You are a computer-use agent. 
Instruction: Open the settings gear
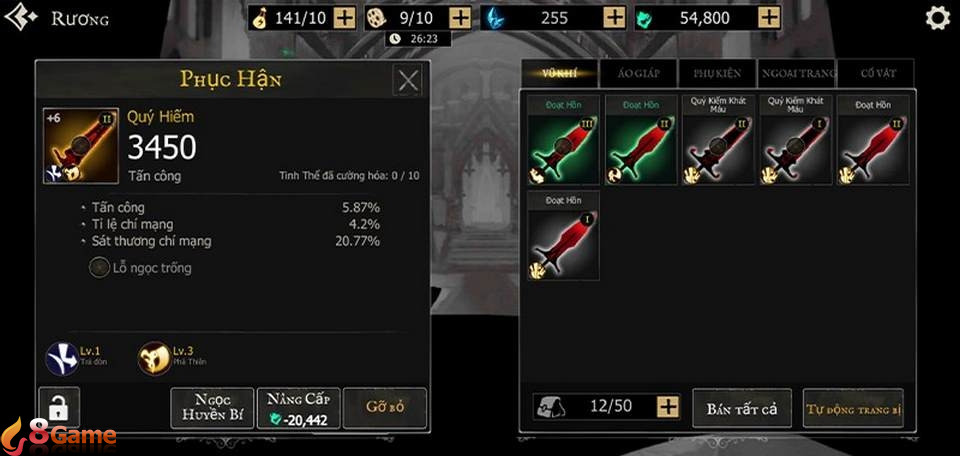[937, 18]
